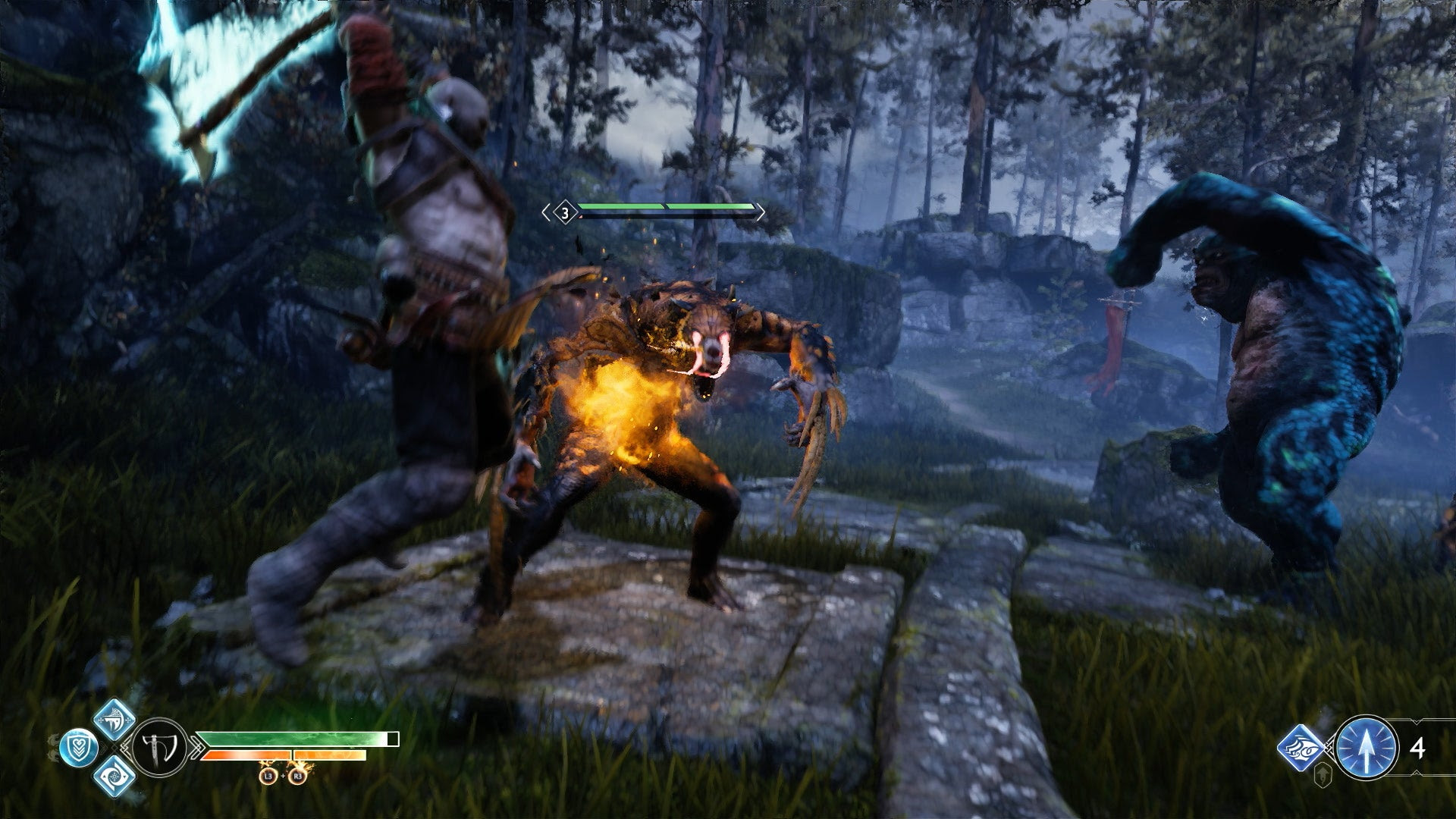
Task: Trigger the upper diamond runic attack icon
Action: click(115, 720)
